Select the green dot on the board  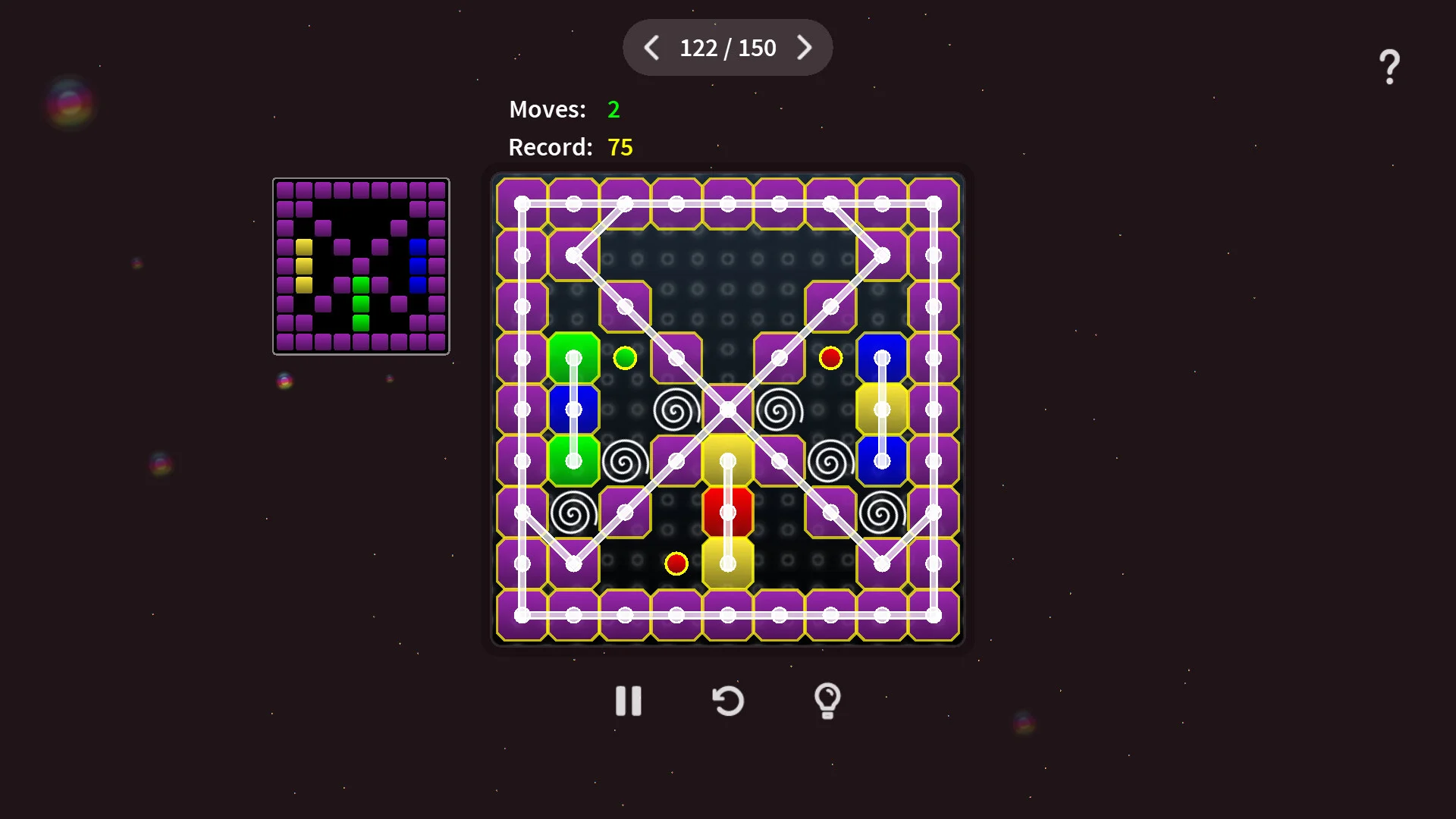coord(625,358)
